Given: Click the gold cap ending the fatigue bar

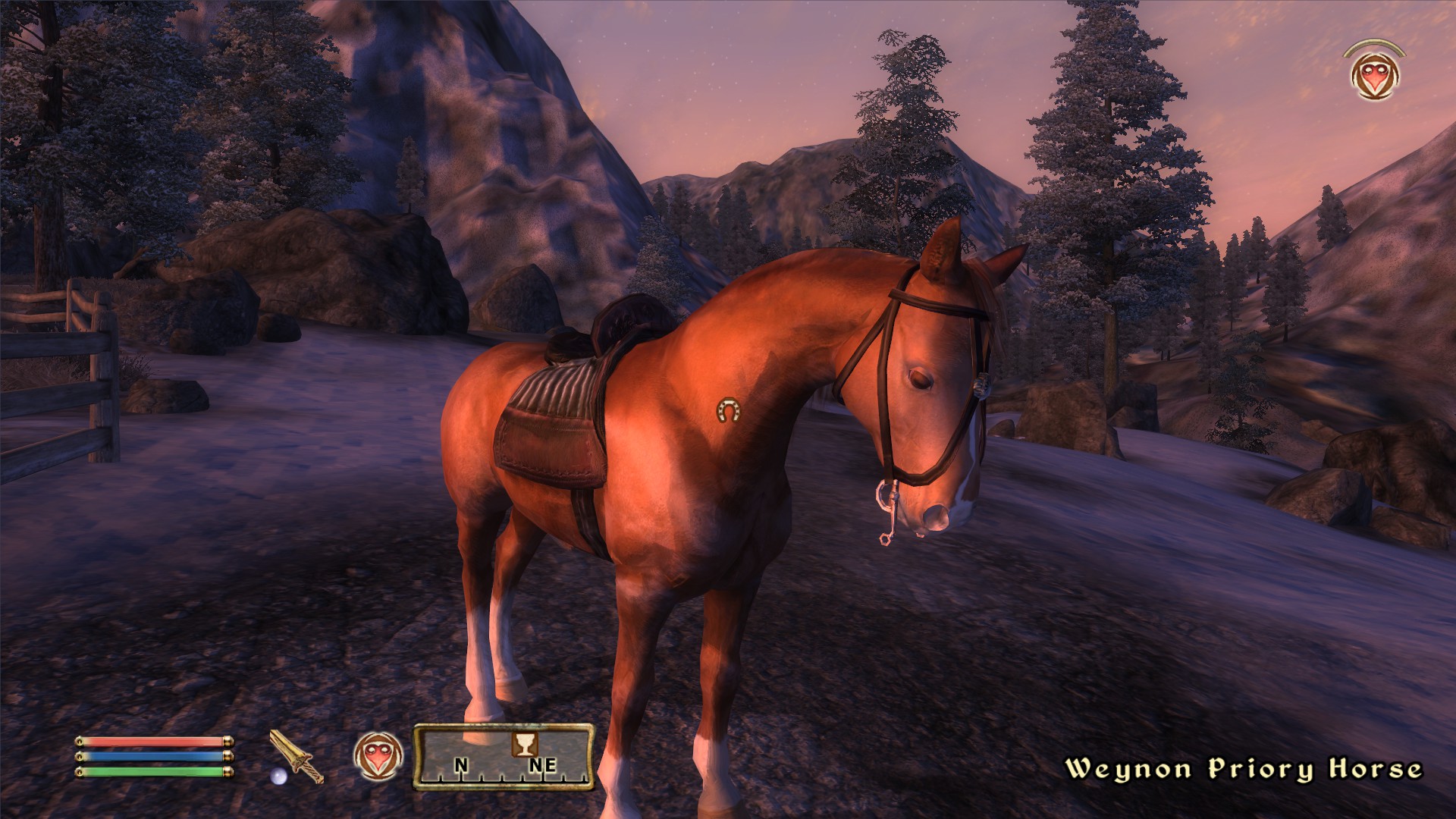Looking at the screenshot, I should coord(227,773).
